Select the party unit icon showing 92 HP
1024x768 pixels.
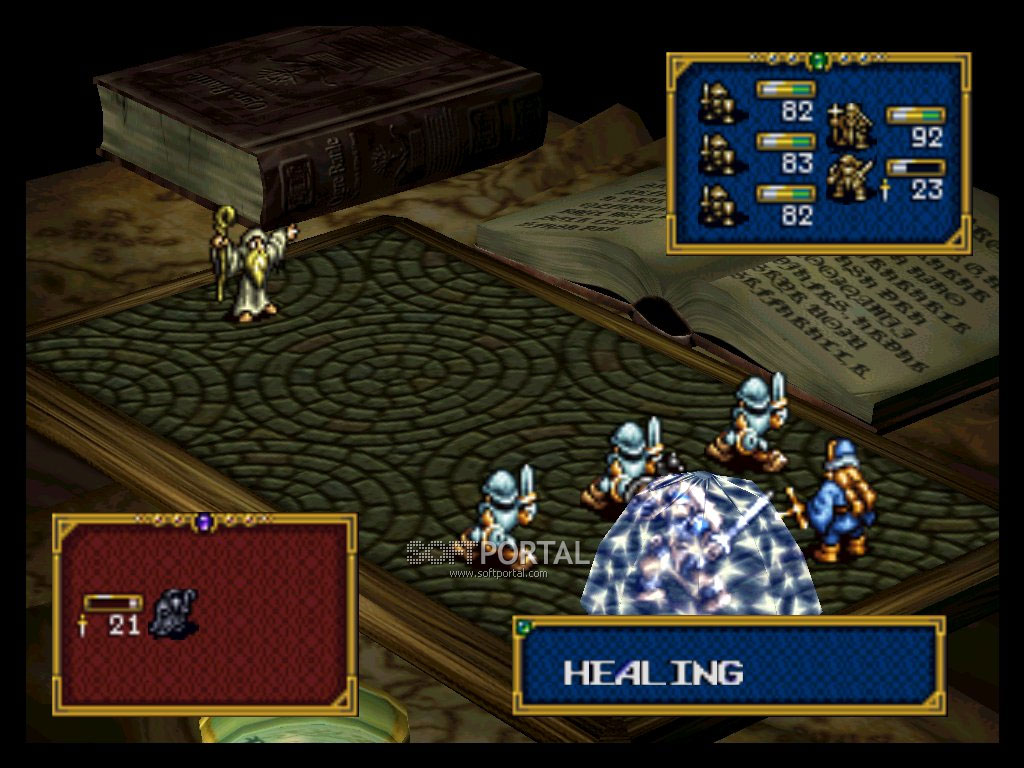[852, 125]
